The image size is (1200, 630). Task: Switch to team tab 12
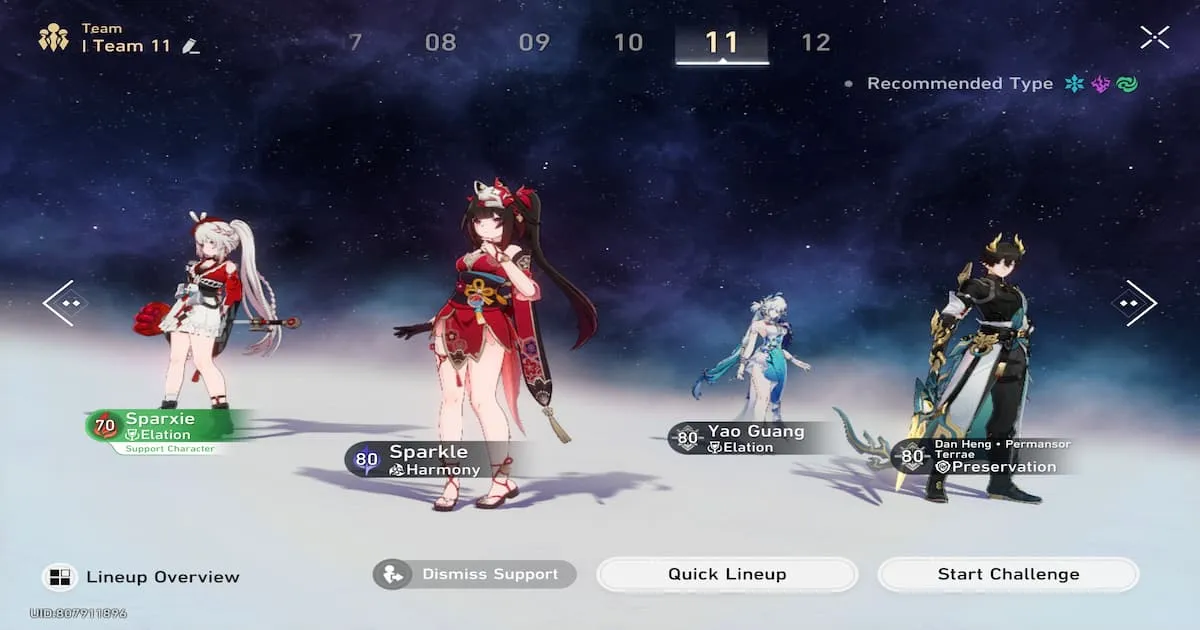(816, 42)
